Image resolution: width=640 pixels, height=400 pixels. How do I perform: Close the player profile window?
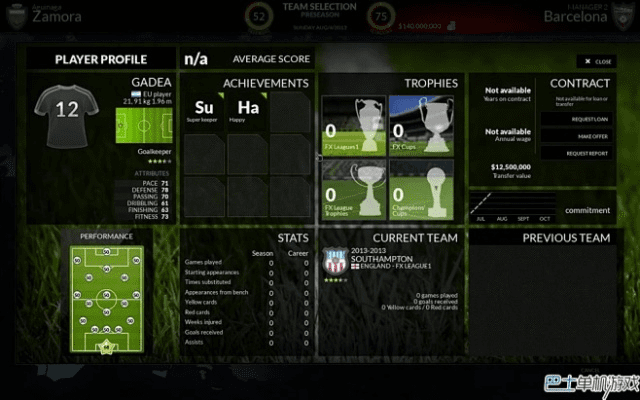coord(596,61)
